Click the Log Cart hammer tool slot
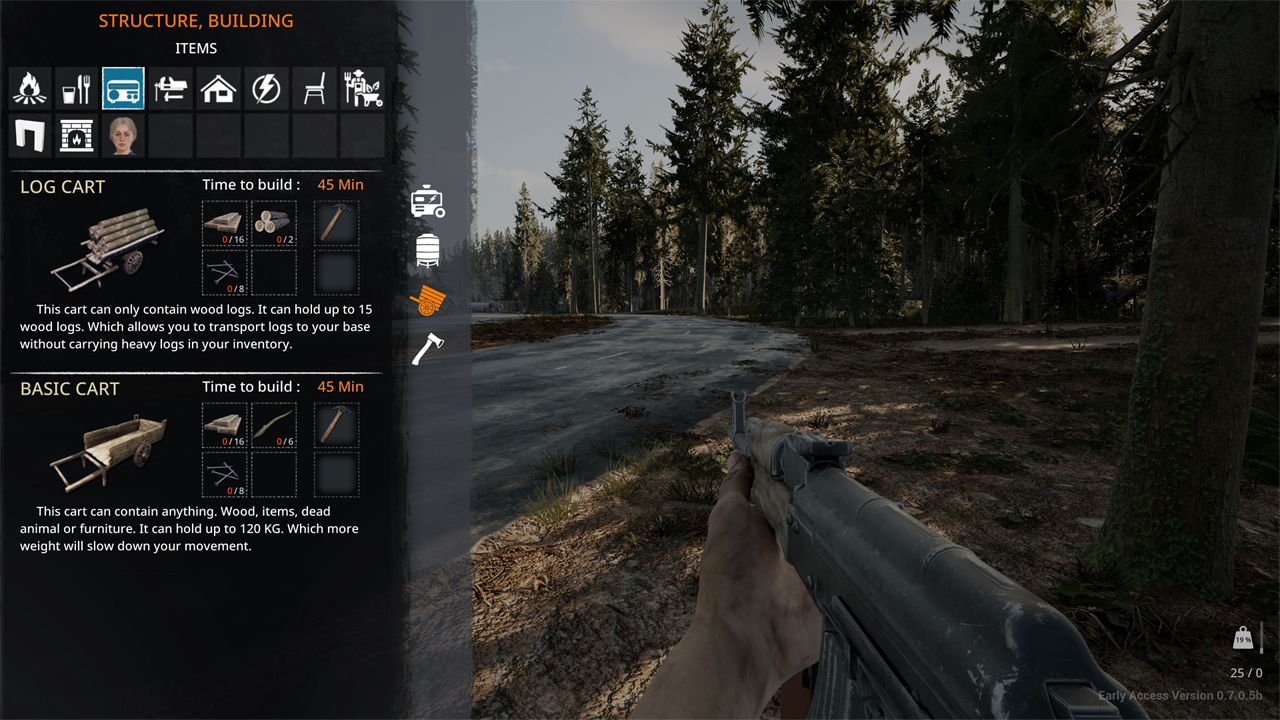This screenshot has width=1280, height=720. pyautogui.click(x=337, y=224)
